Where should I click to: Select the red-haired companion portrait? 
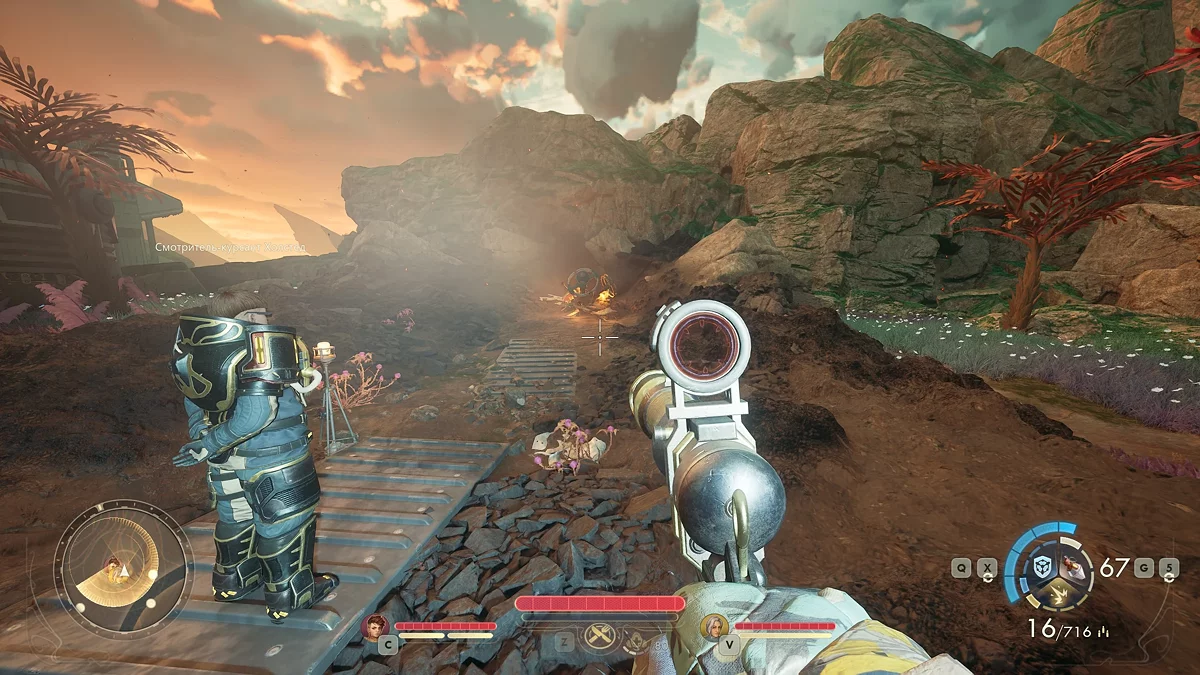pos(377,626)
